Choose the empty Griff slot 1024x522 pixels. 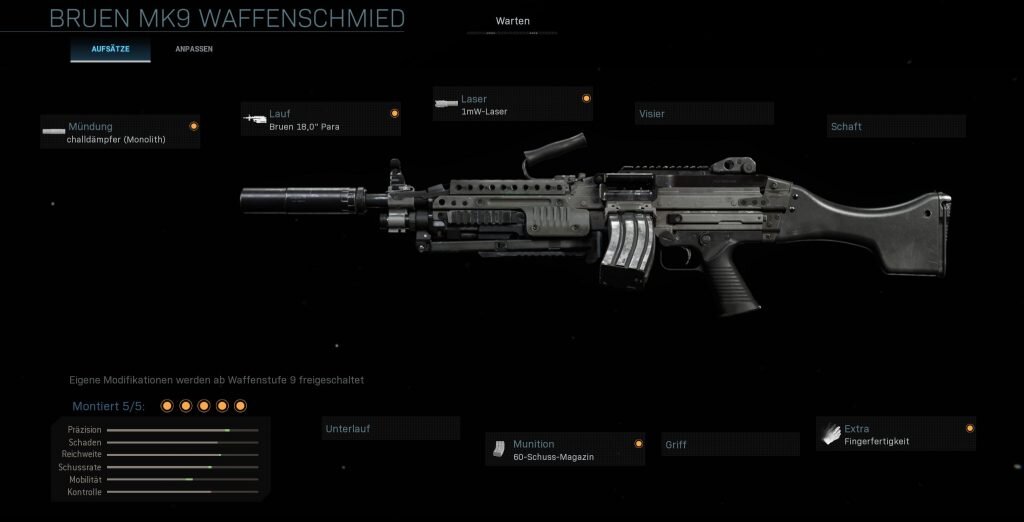coord(731,445)
